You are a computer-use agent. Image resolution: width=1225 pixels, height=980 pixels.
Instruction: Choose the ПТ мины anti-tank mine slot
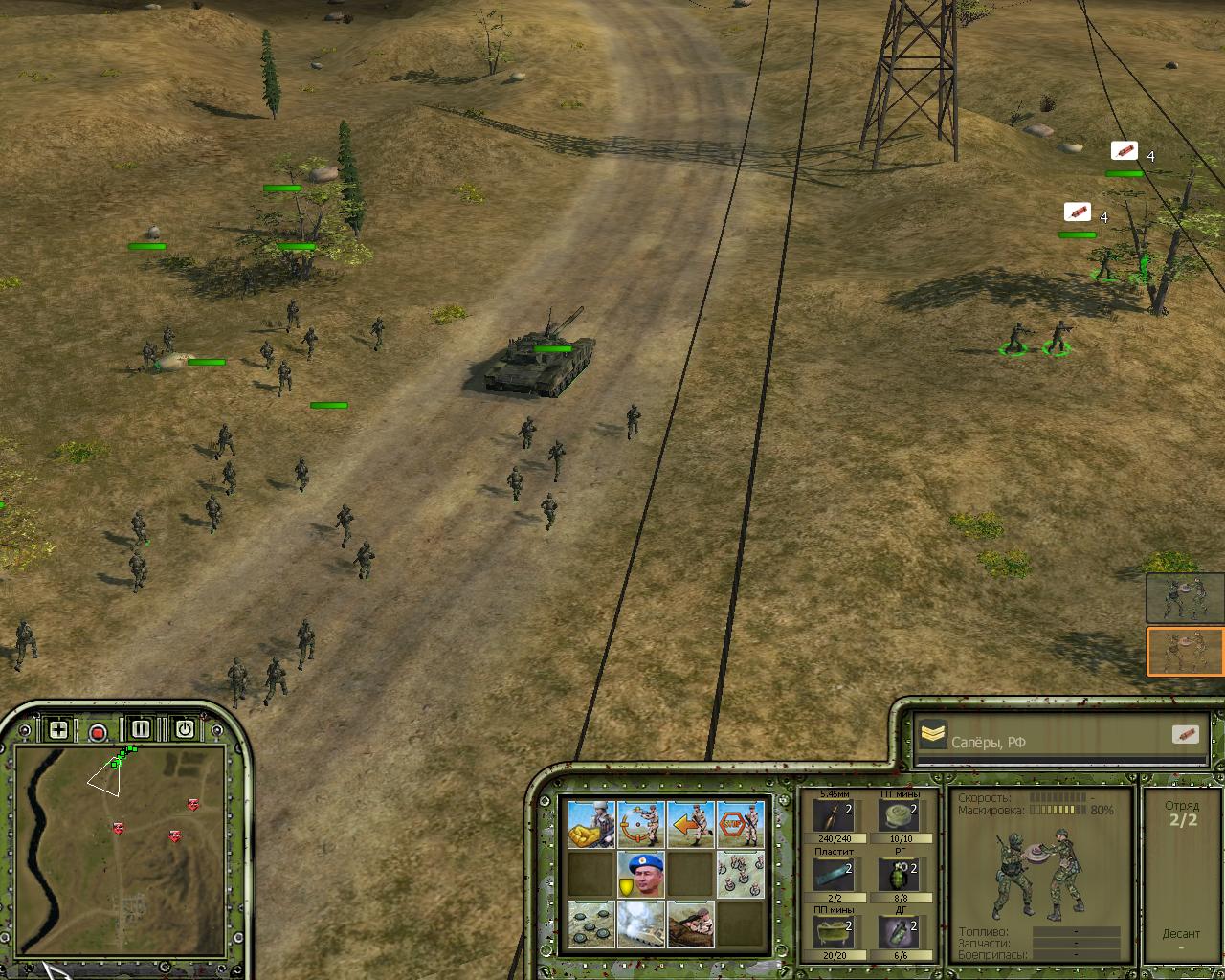[900, 817]
